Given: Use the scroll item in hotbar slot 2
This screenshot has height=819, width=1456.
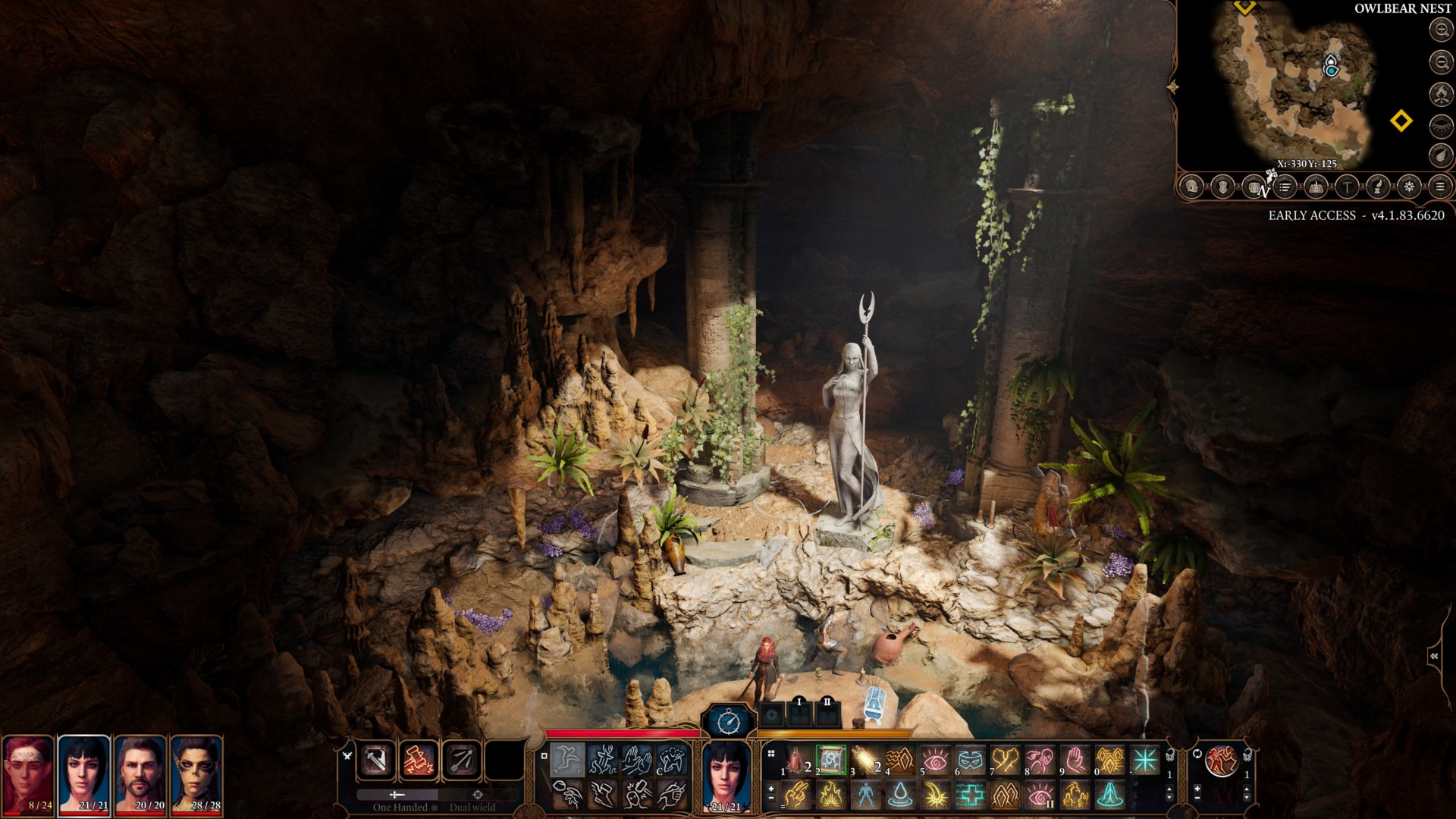Looking at the screenshot, I should point(830,760).
